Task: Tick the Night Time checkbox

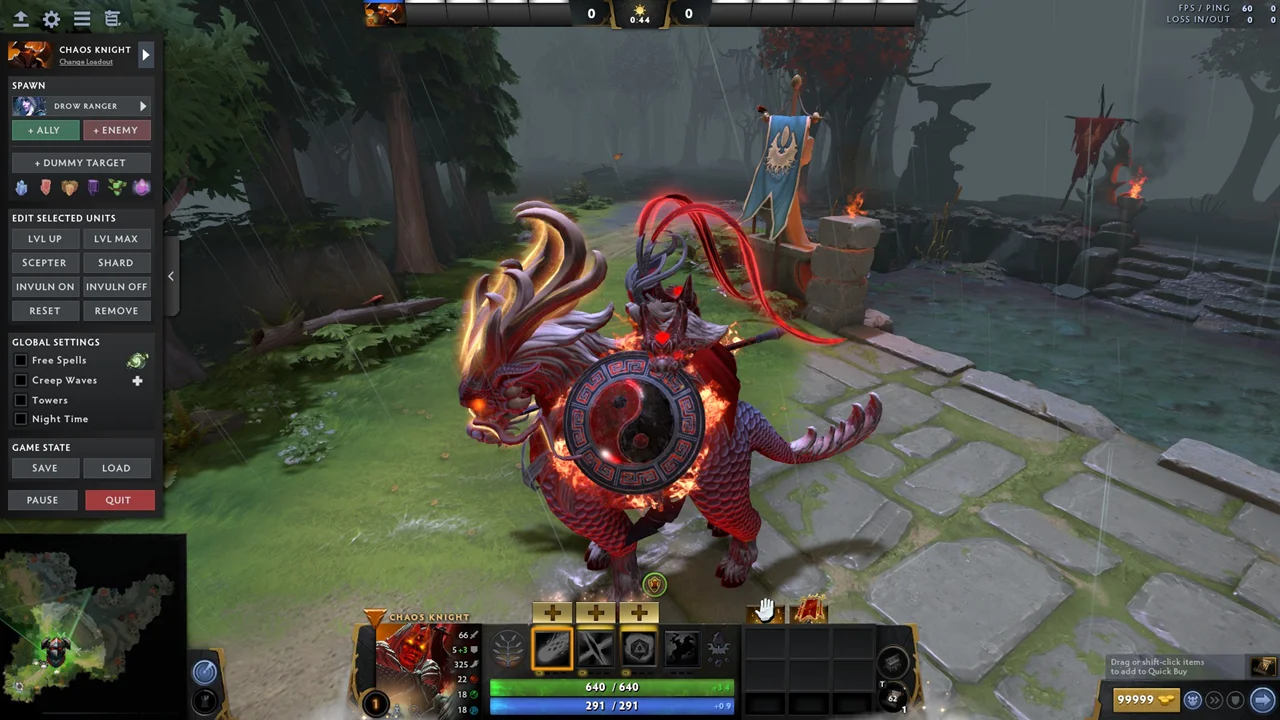Action: [21, 419]
